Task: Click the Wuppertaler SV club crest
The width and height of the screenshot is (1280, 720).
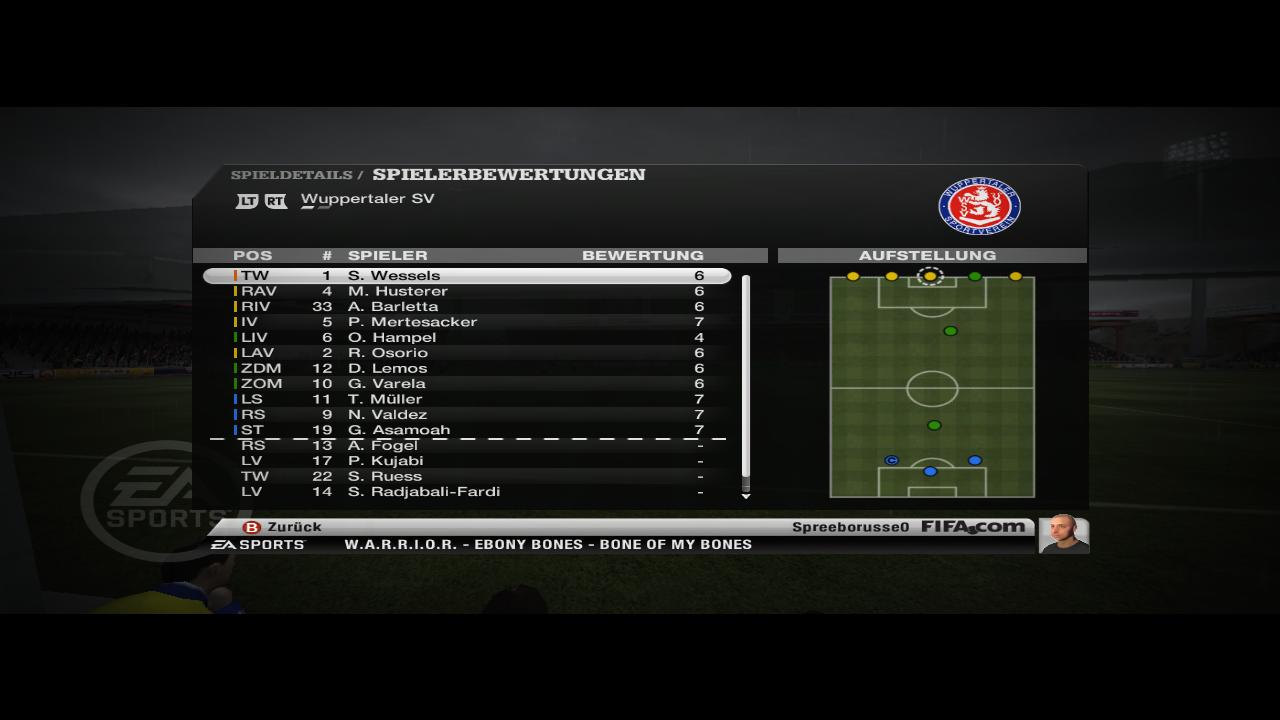Action: [x=979, y=207]
